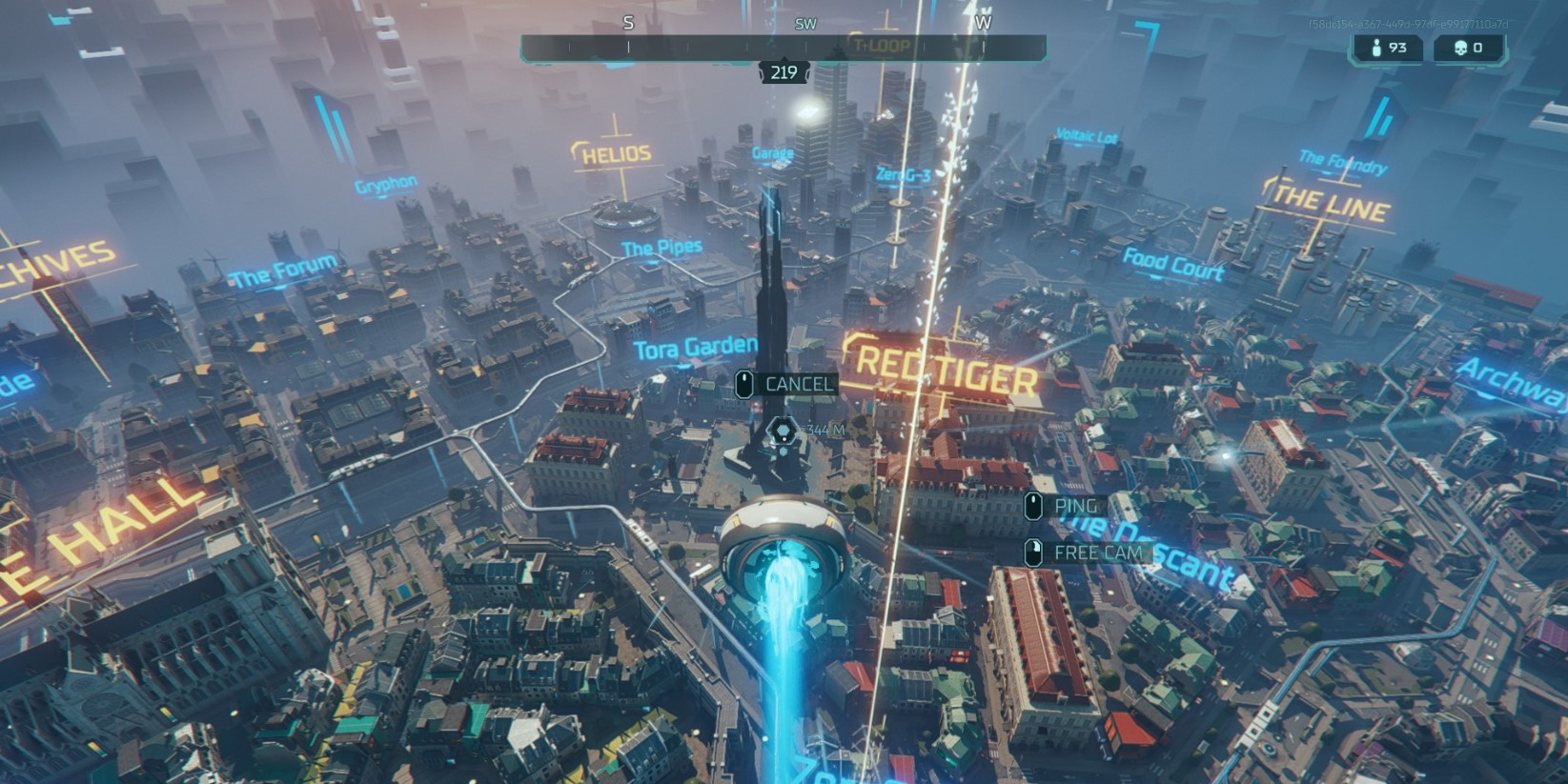This screenshot has height=784, width=1568.
Task: Click the mouse icon beside FREE CAM
Action: pos(1033,552)
